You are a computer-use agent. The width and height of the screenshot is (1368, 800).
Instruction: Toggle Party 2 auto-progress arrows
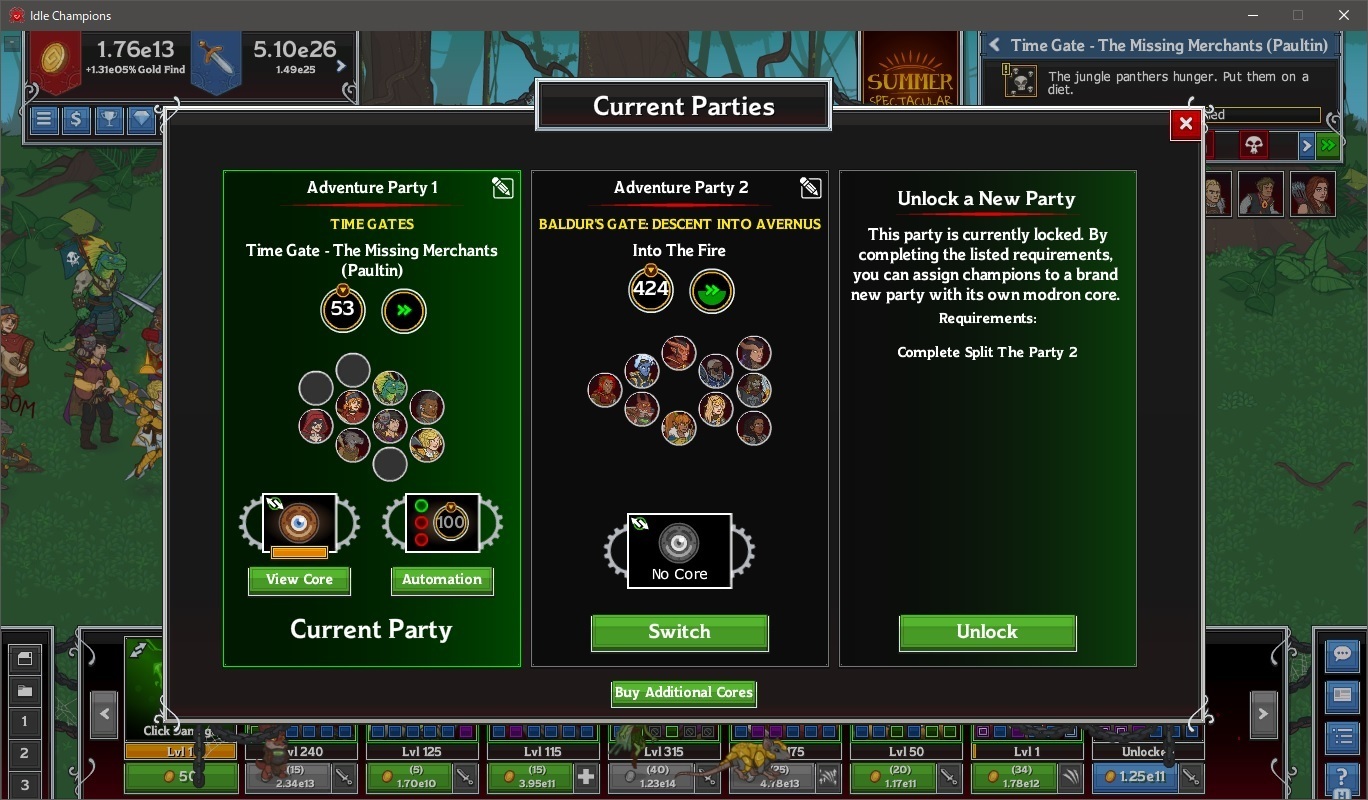(x=712, y=292)
